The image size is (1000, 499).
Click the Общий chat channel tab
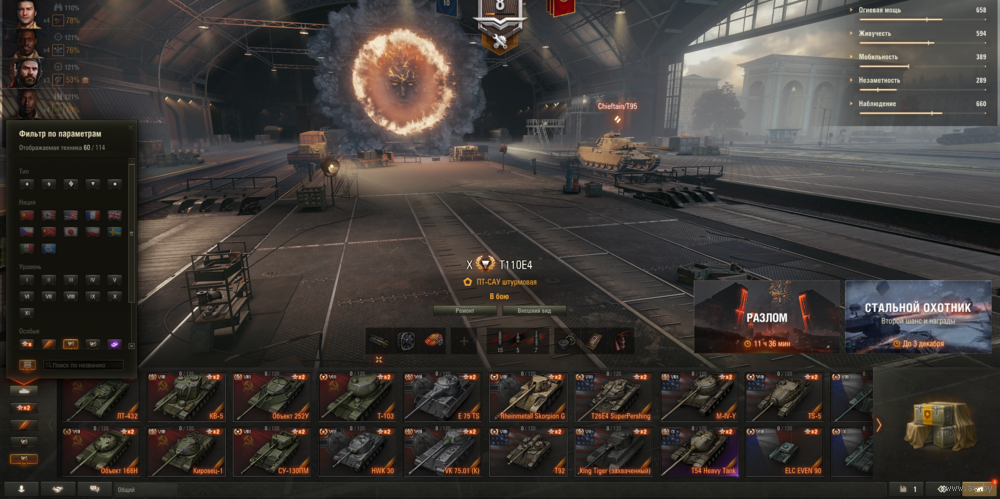[127, 490]
